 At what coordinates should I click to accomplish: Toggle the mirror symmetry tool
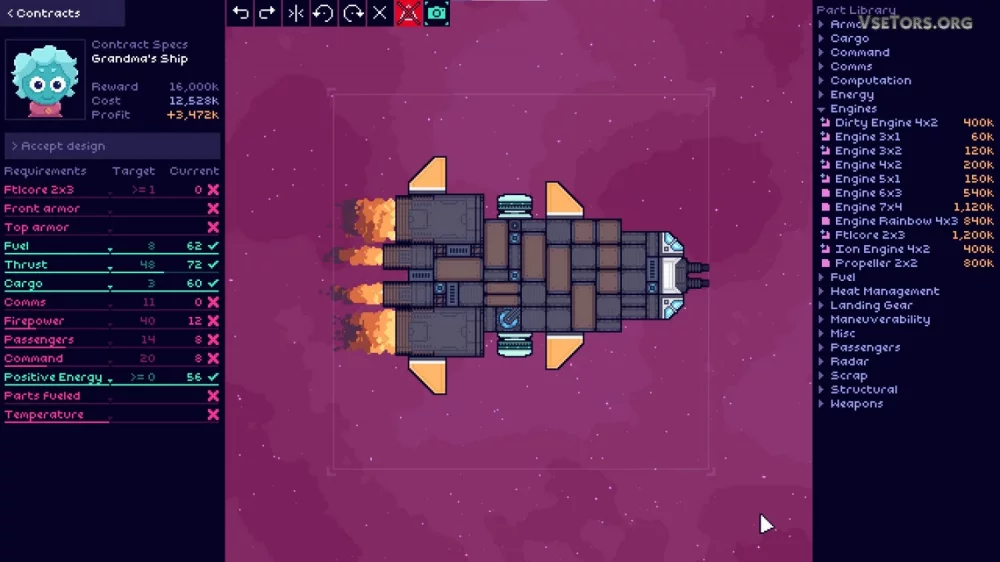point(296,13)
